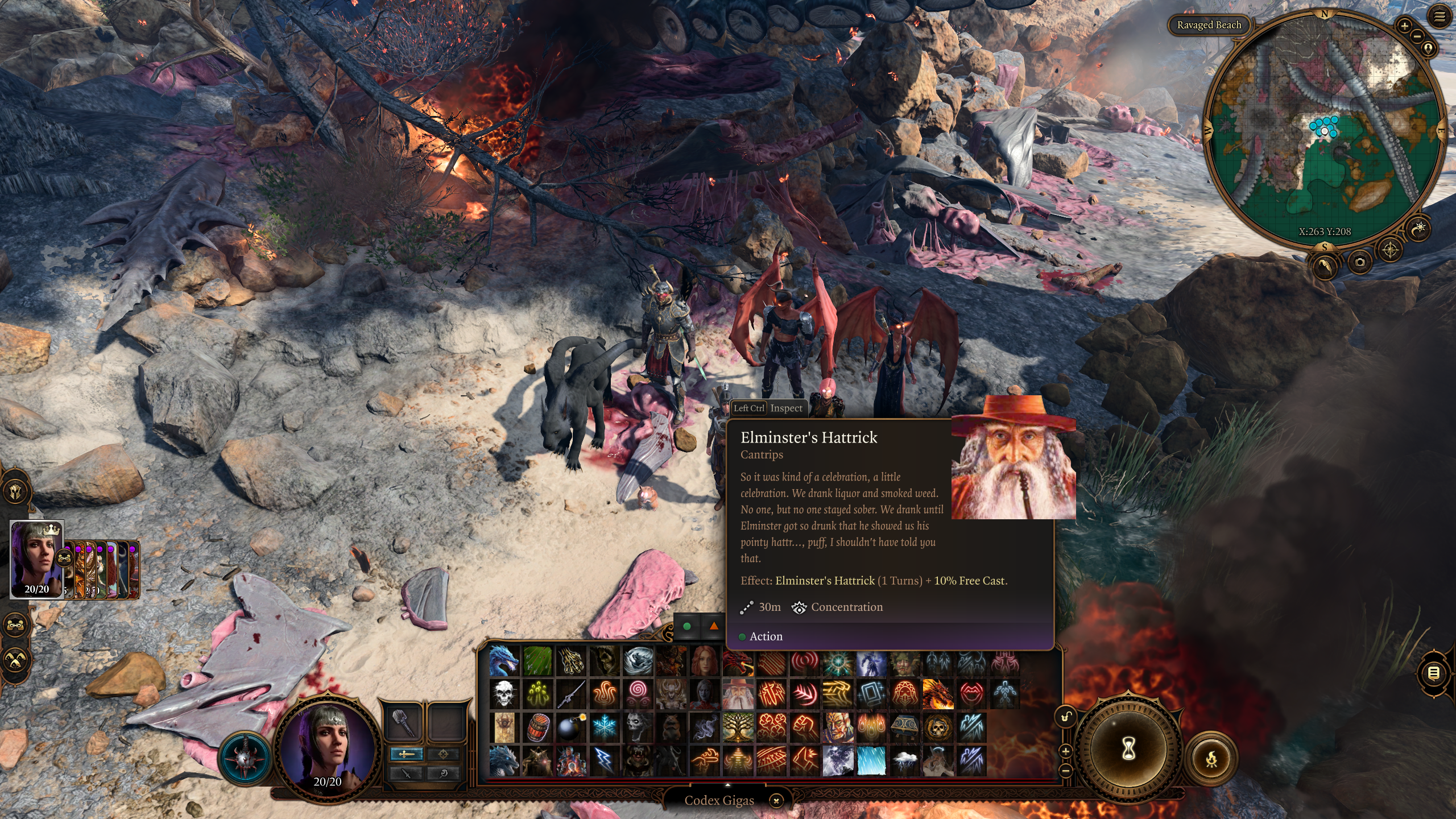This screenshot has height=819, width=1456.
Task: Select the Elminster wizard portrait spell icon
Action: [738, 694]
